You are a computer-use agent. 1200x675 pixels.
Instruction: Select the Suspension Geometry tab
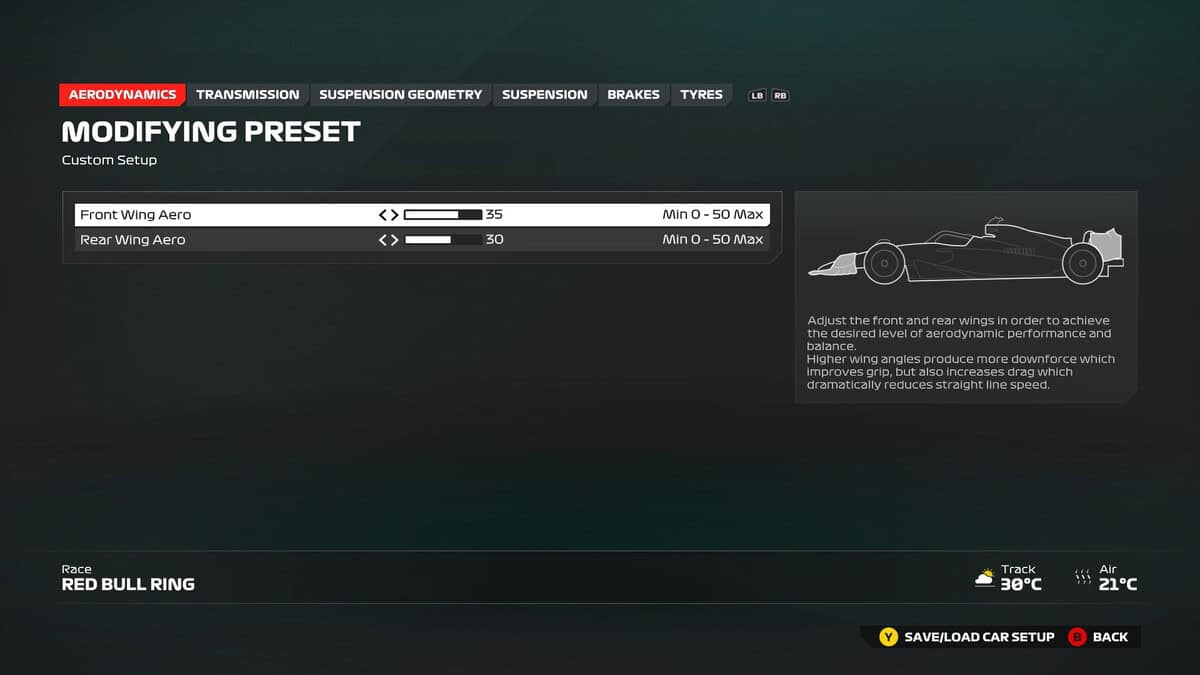tap(400, 95)
